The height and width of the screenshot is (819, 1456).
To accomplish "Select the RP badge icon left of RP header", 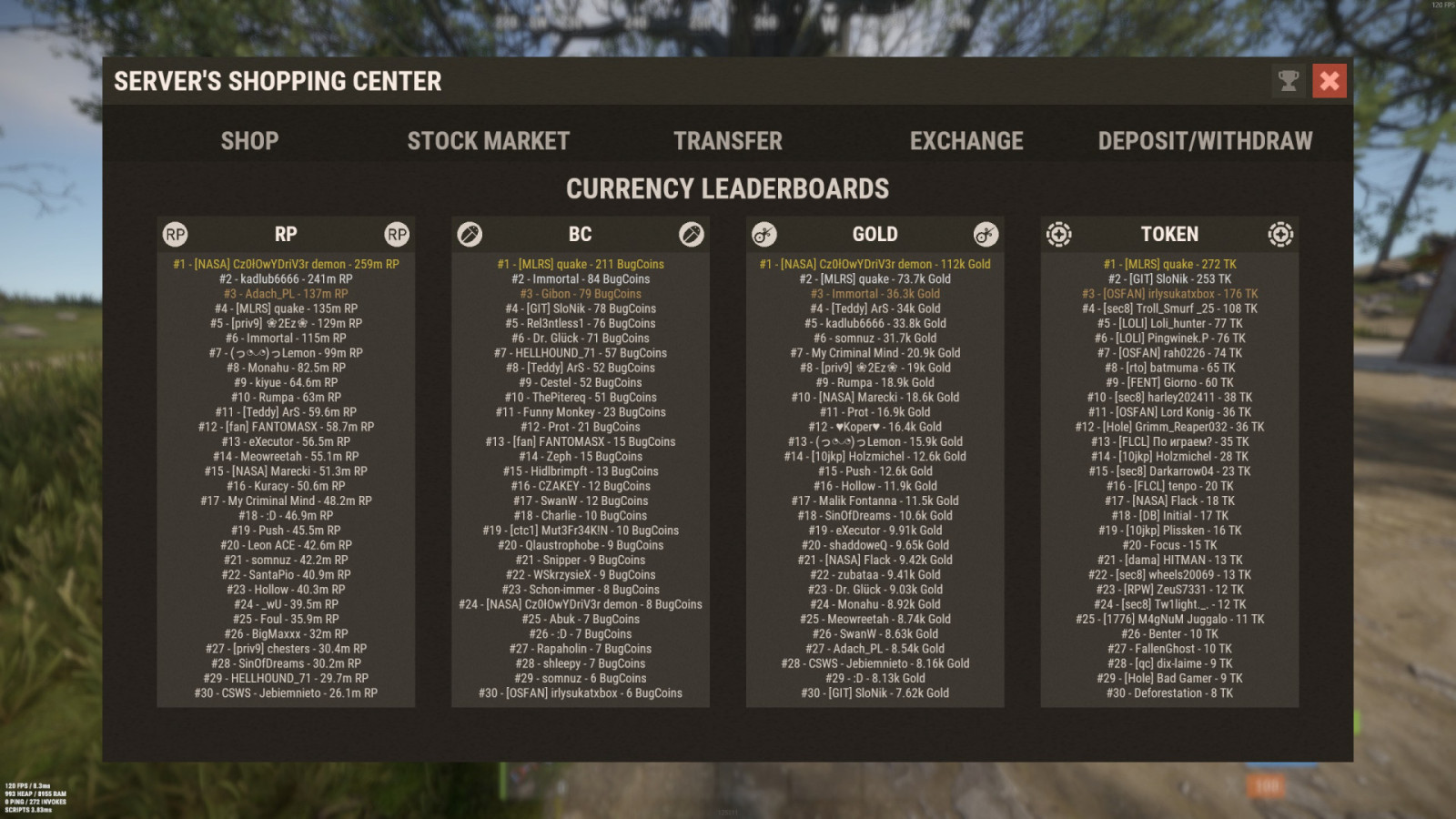I will (x=176, y=234).
